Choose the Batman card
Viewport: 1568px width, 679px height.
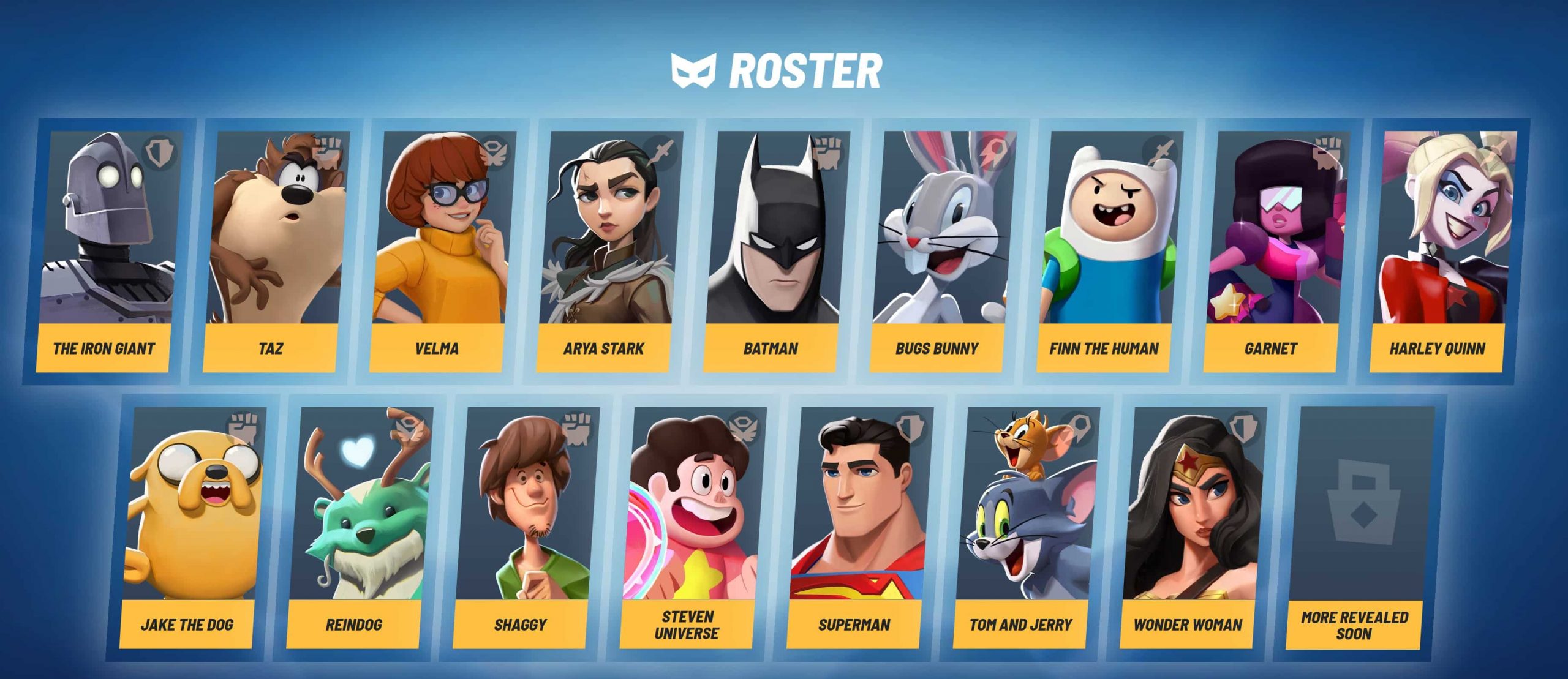(x=772, y=251)
